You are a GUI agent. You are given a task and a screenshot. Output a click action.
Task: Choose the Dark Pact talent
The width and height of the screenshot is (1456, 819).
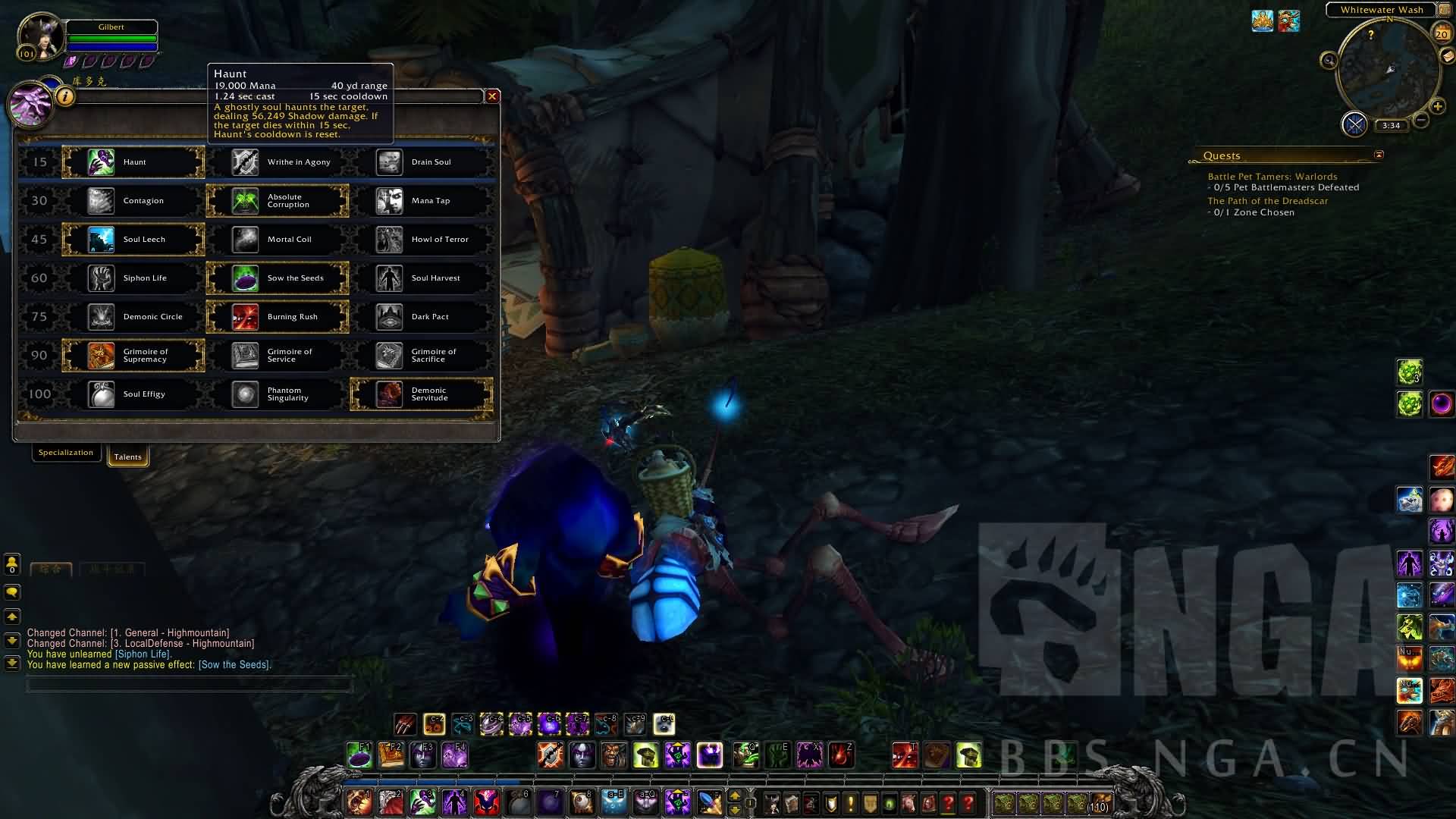pos(422,317)
